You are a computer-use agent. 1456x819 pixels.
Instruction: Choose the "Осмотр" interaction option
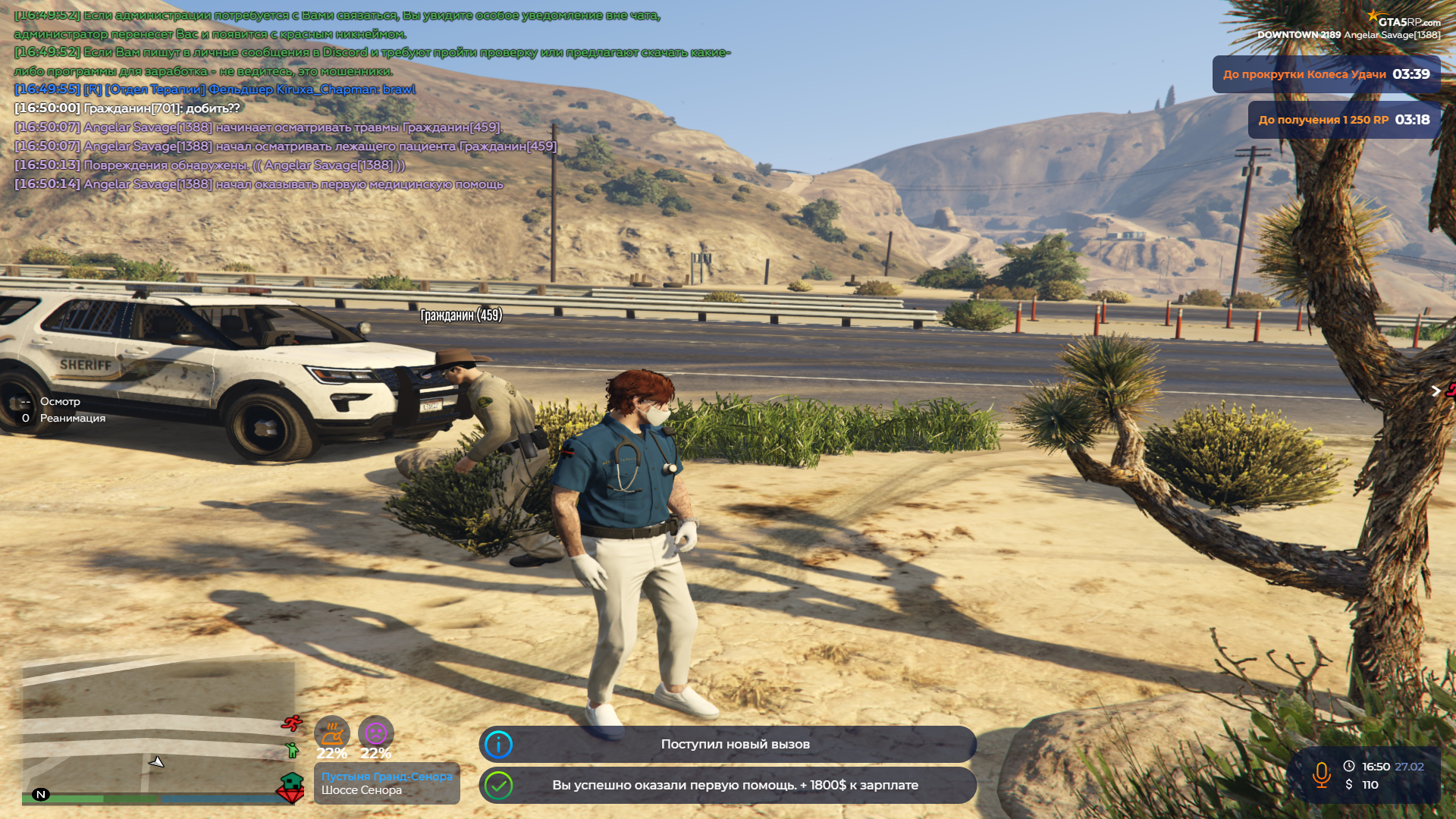(60, 402)
